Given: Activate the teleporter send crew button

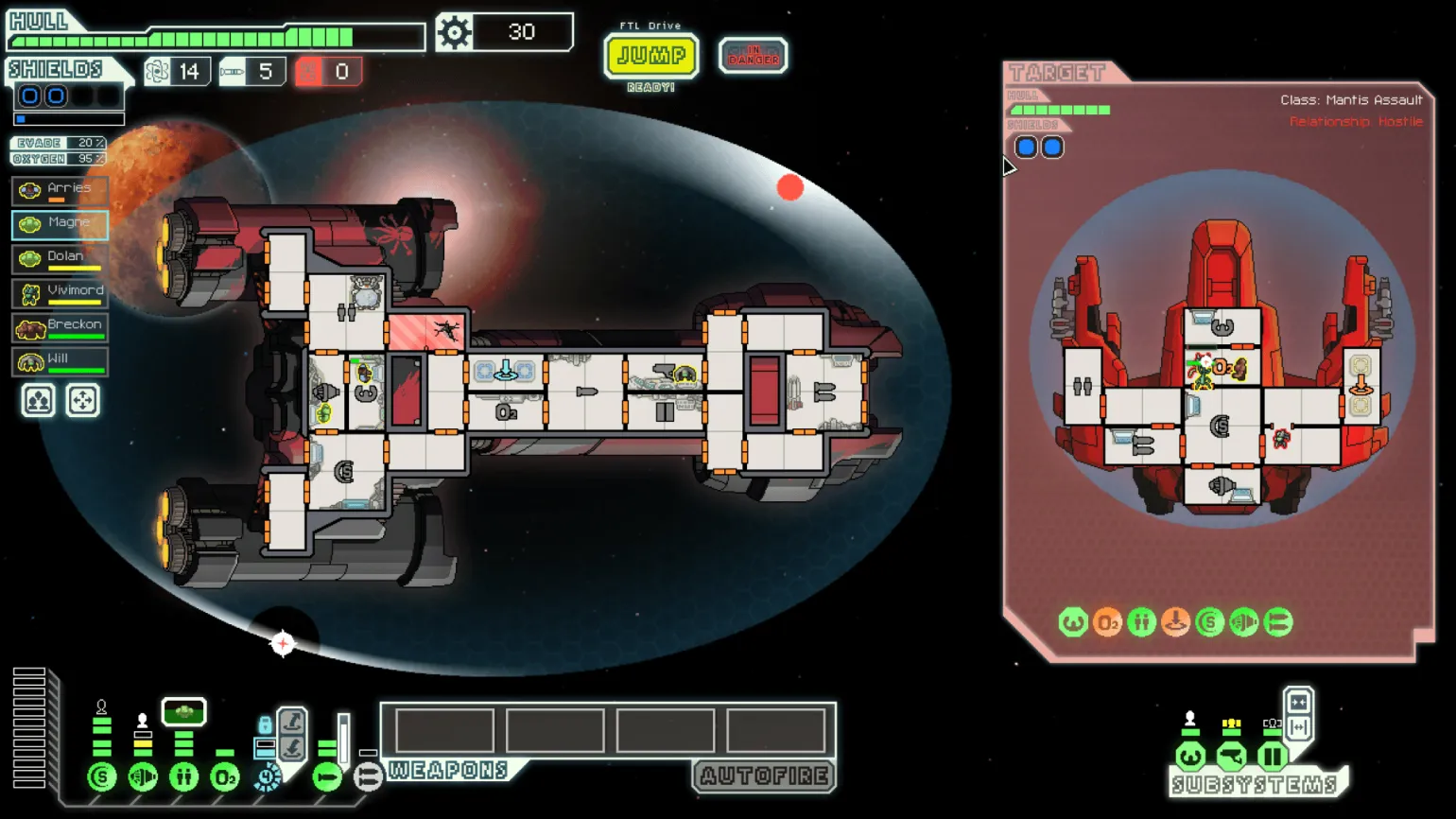Looking at the screenshot, I should point(292,723).
